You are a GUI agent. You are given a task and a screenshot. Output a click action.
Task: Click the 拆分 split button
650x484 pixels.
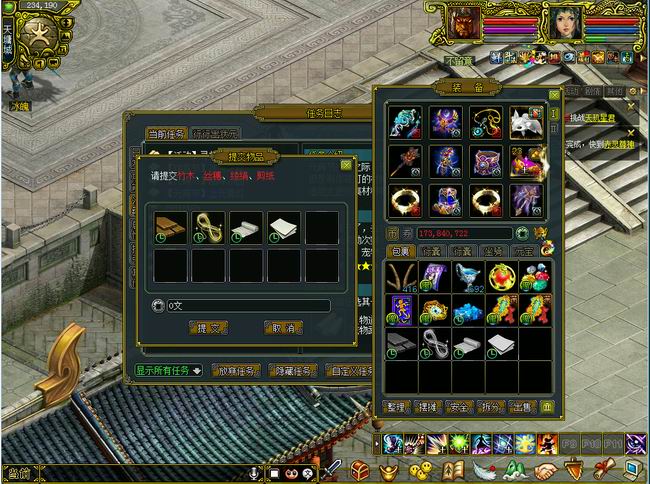tap(490, 407)
